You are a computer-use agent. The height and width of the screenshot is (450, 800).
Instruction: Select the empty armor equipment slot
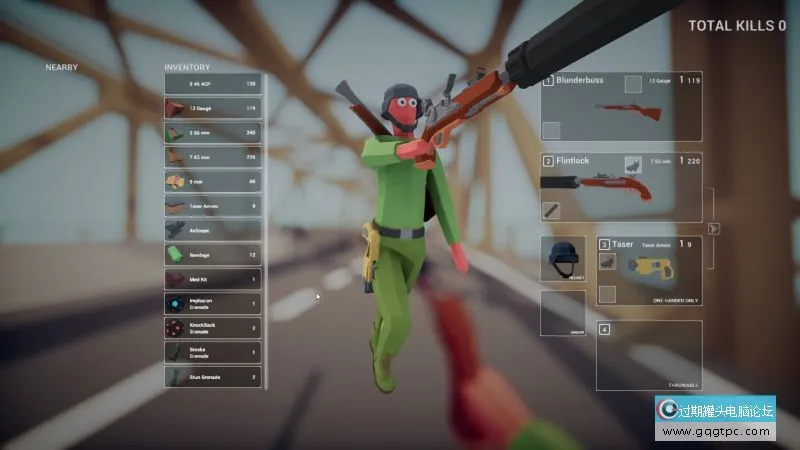[x=563, y=312]
